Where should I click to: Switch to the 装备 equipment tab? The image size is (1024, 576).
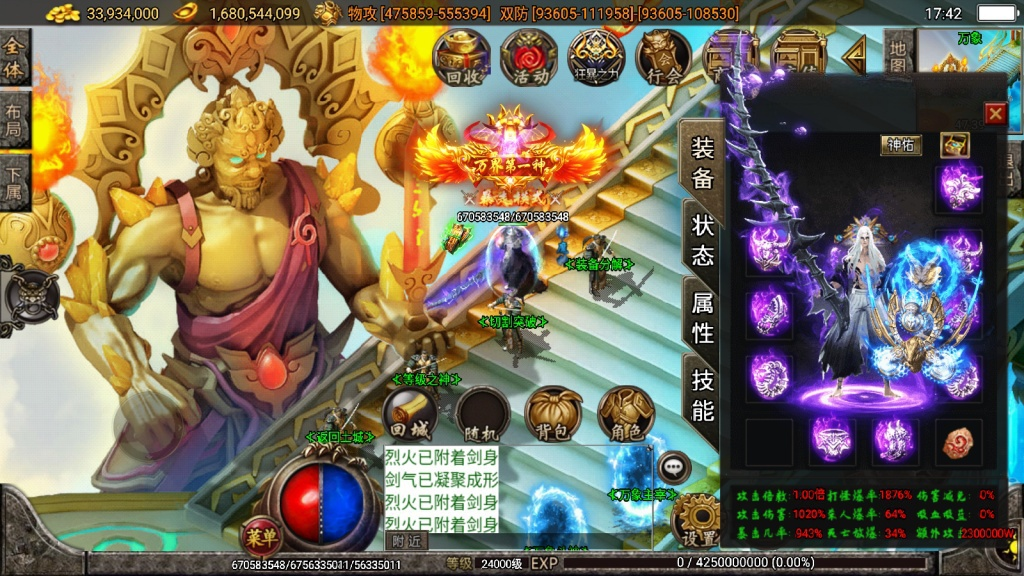pyautogui.click(x=703, y=162)
